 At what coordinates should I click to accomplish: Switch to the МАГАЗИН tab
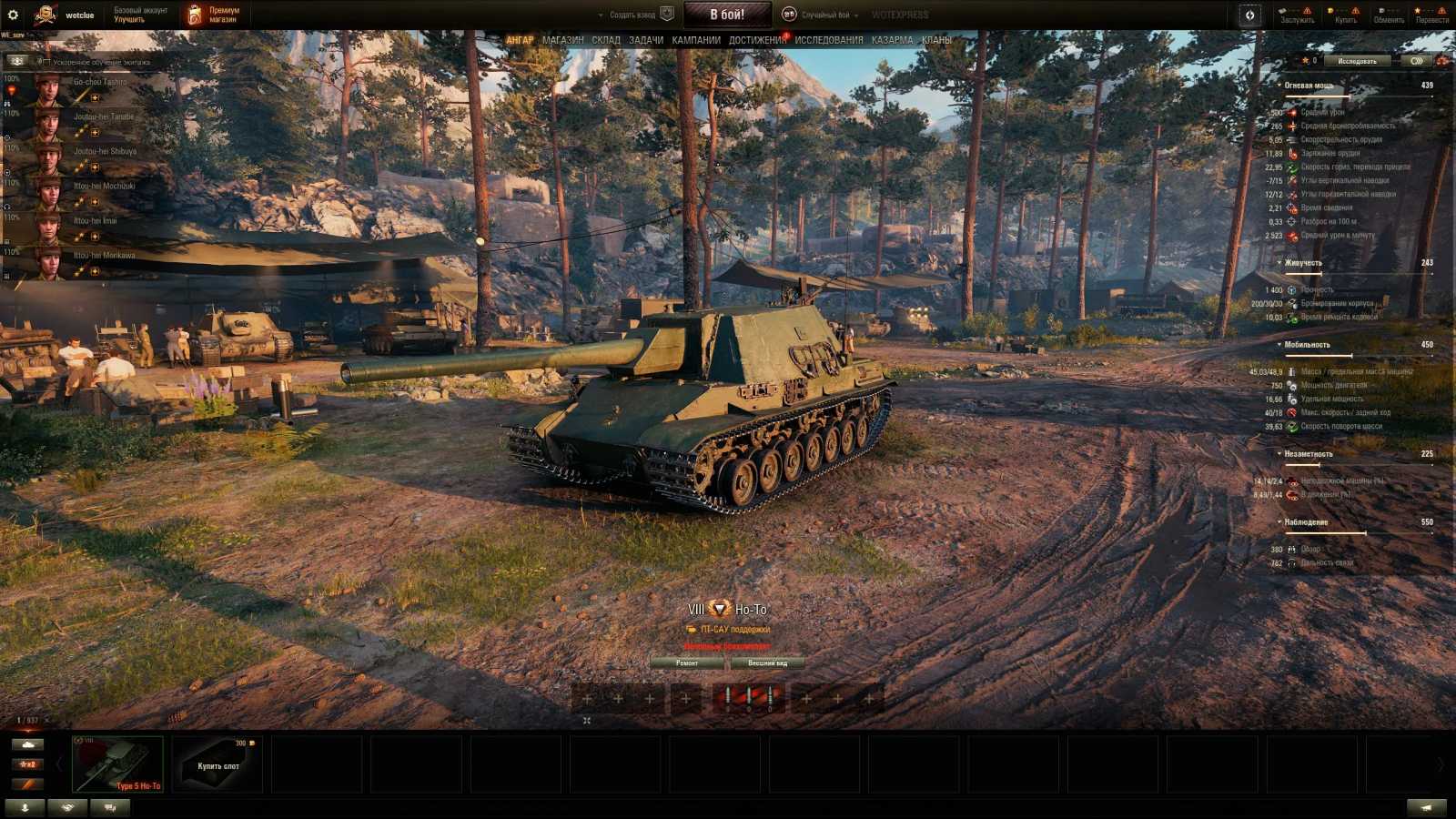564,40
